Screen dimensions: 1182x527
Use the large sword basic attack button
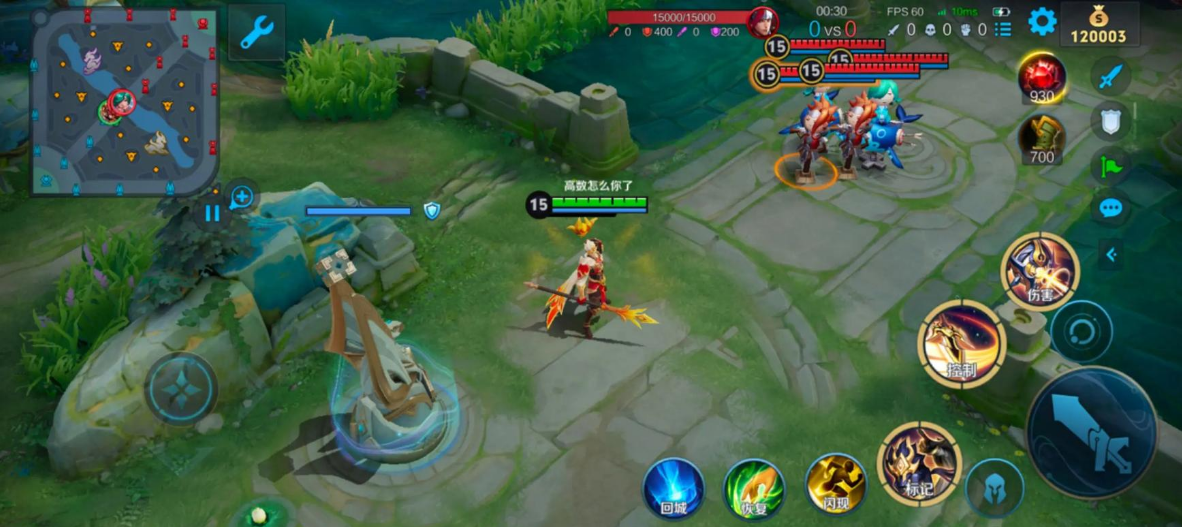[x=1092, y=432]
